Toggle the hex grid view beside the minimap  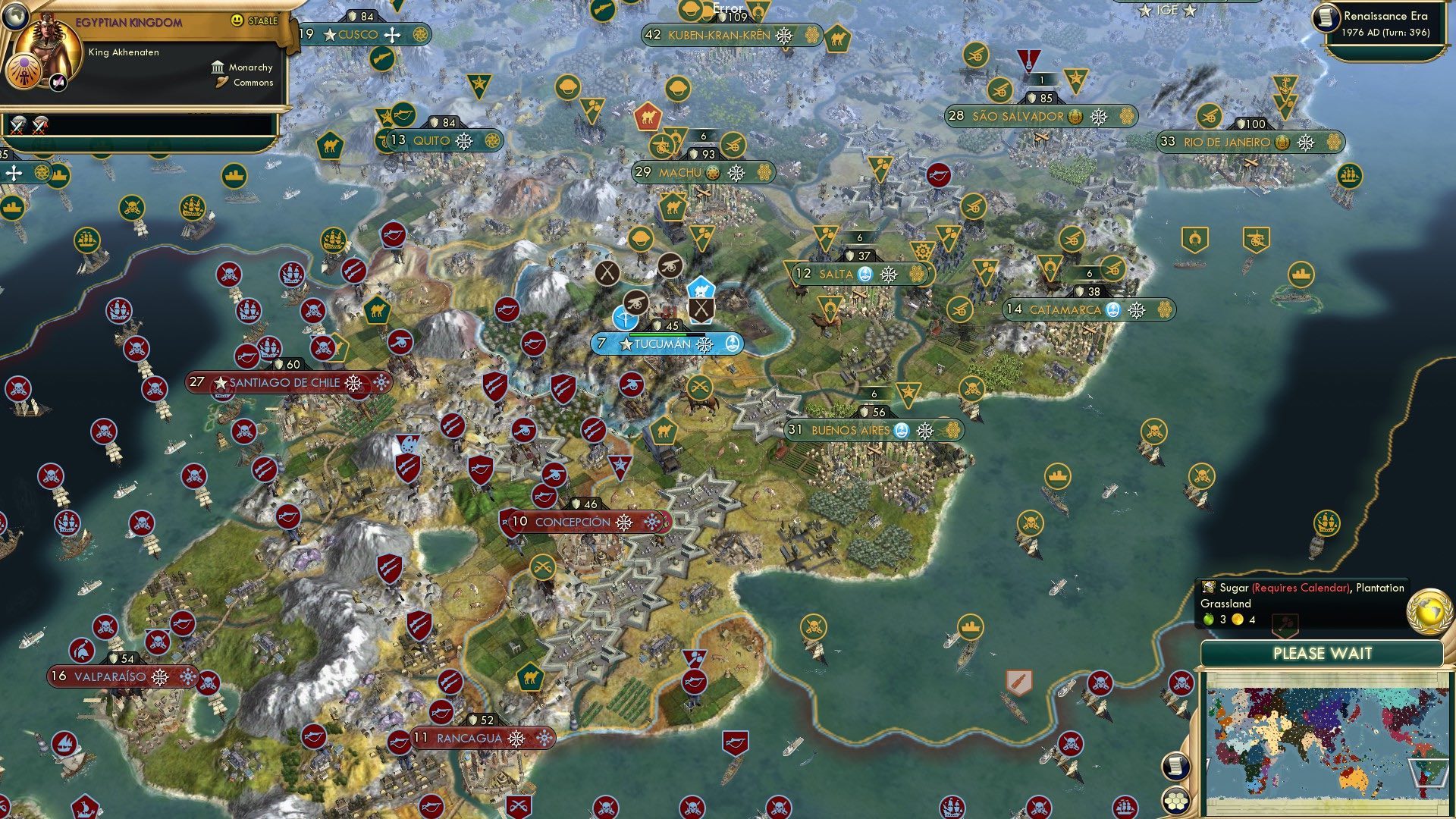pyautogui.click(x=1176, y=800)
